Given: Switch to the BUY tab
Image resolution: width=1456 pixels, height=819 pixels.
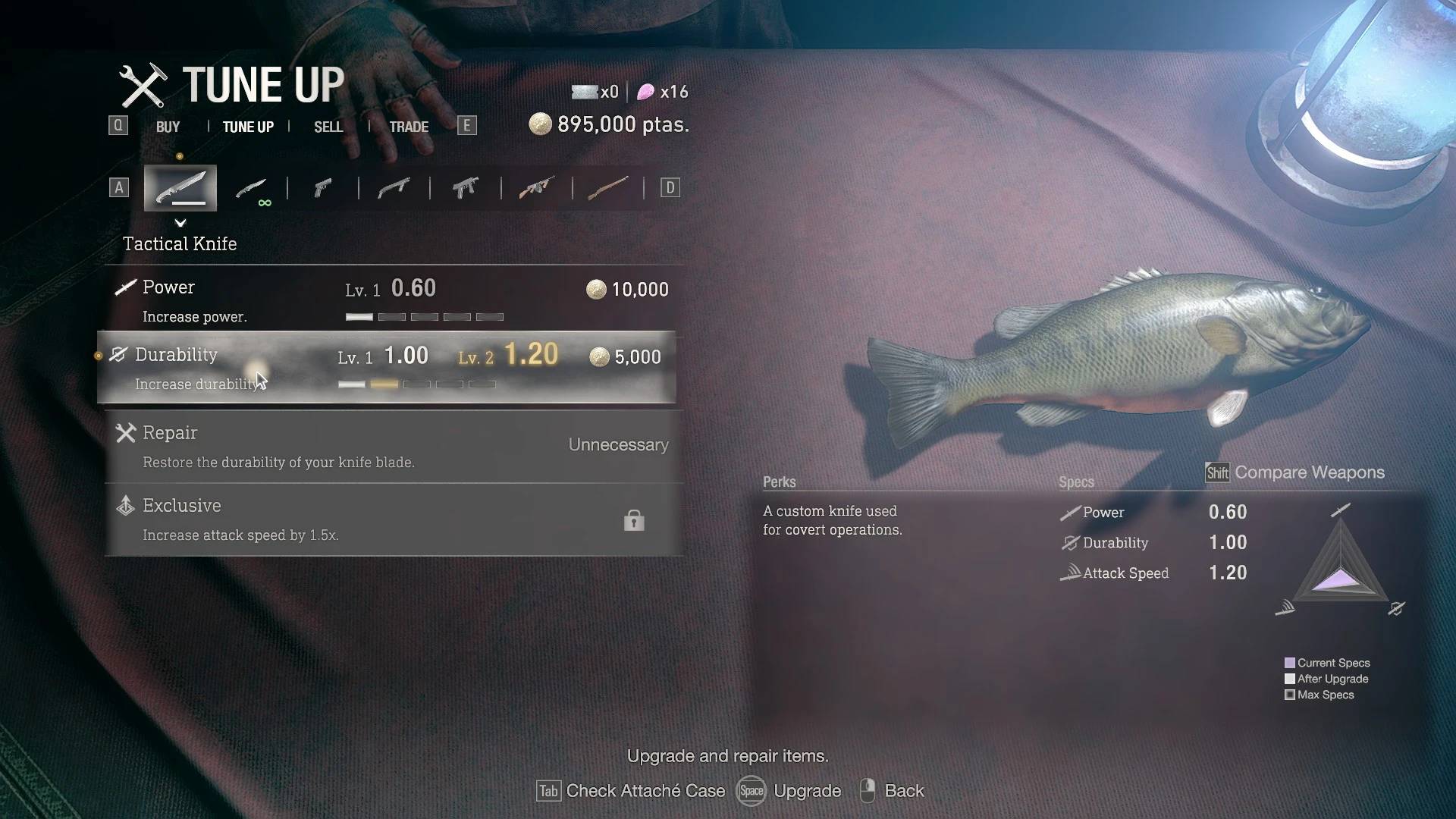Looking at the screenshot, I should 168,127.
